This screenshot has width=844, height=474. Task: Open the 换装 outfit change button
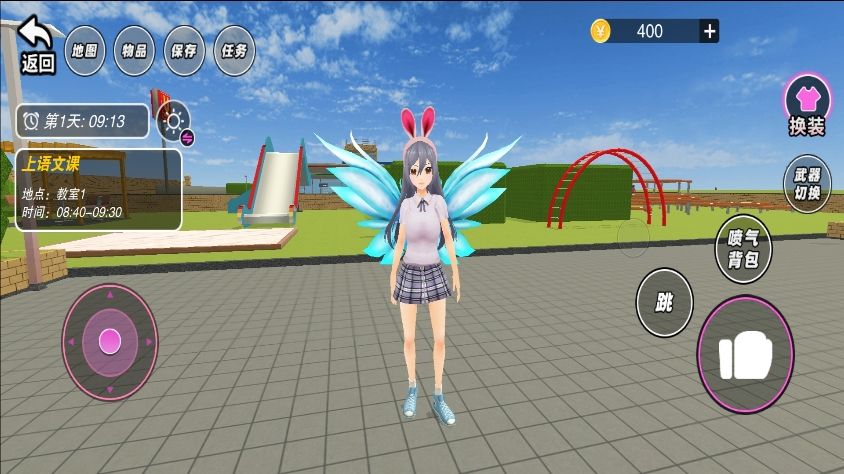(x=806, y=105)
